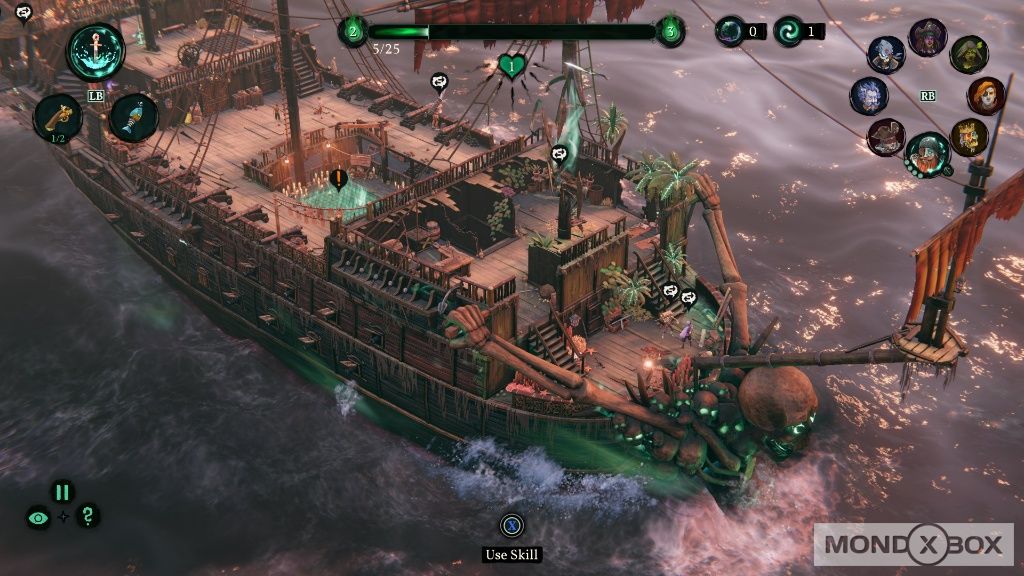Choose the skeleton with red hat portrait
The image size is (1024, 576).
[x=886, y=137]
